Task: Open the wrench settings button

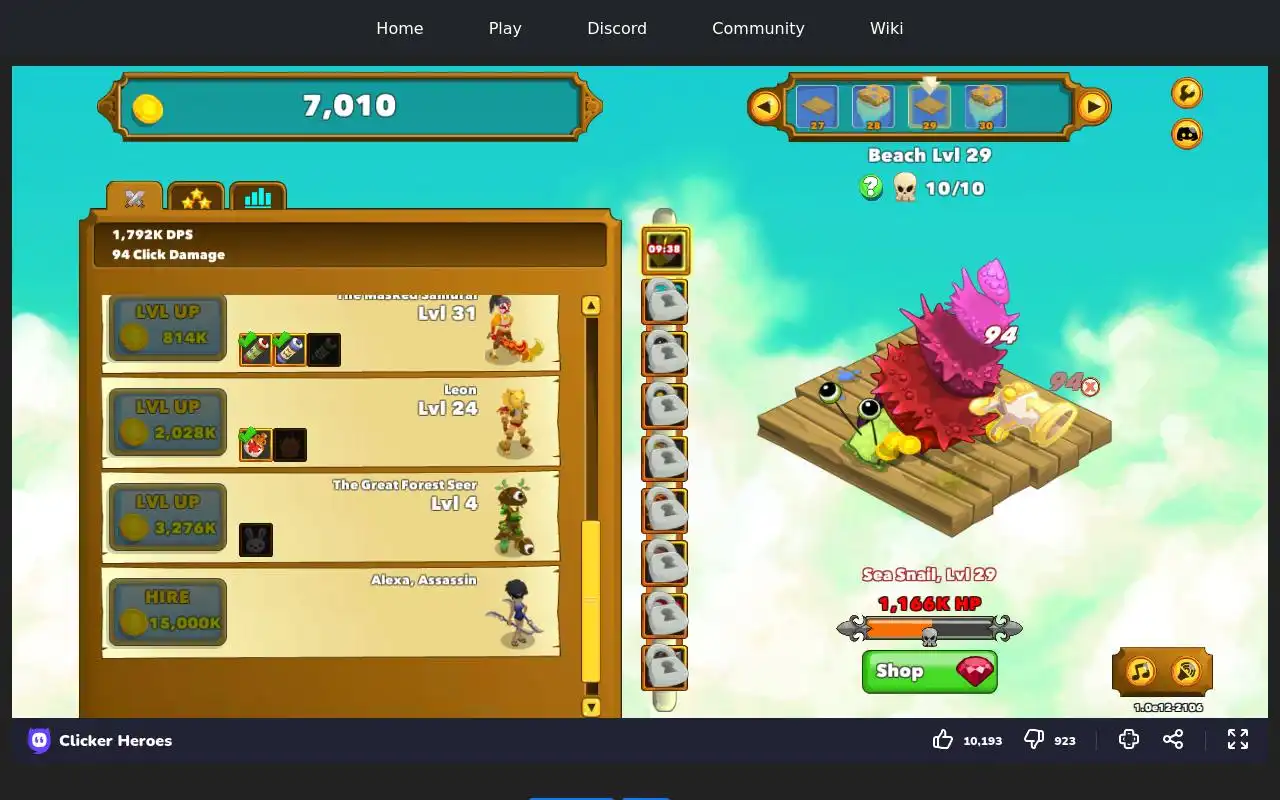Action: [1186, 93]
